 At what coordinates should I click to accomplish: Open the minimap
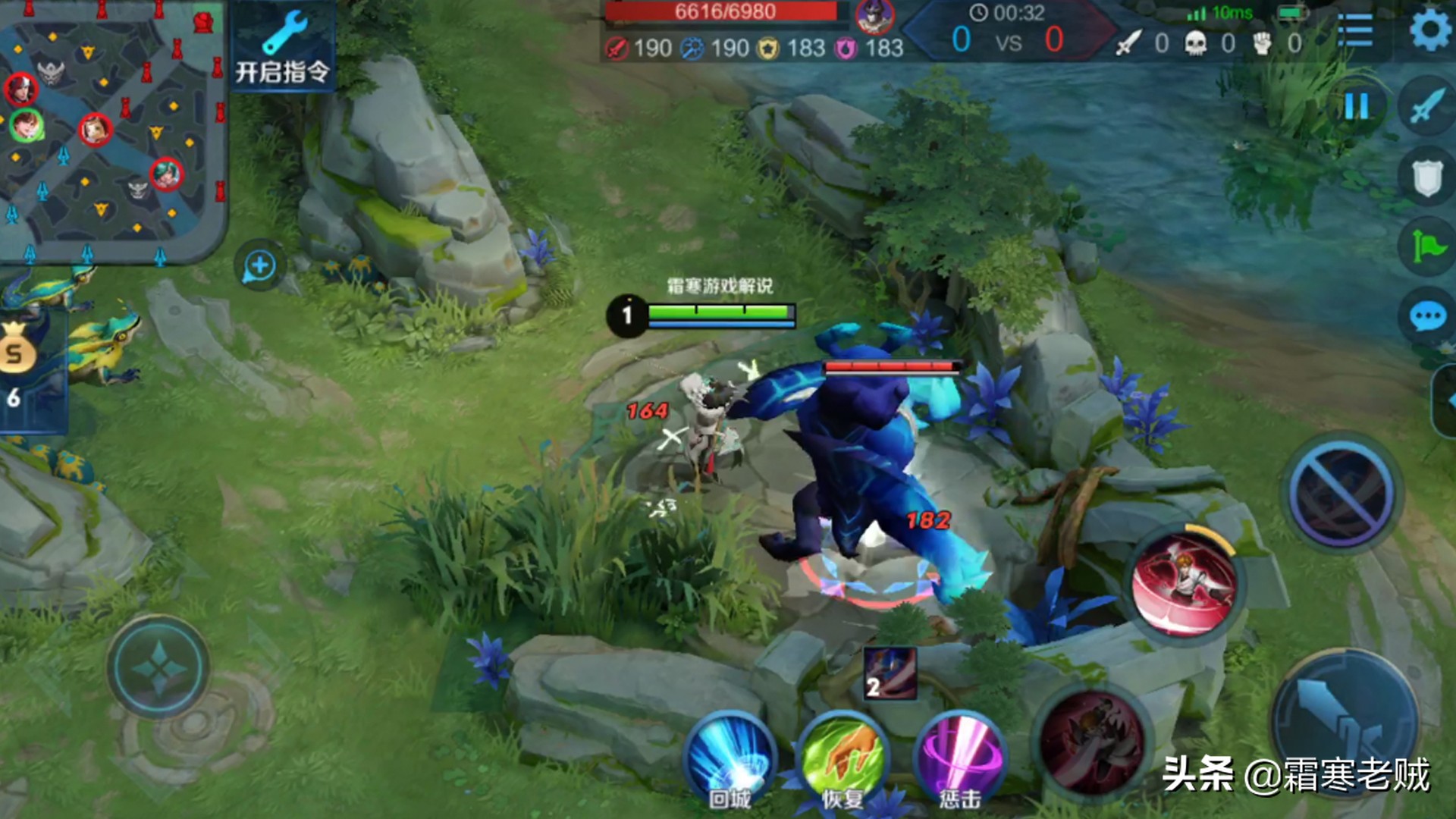(x=112, y=129)
